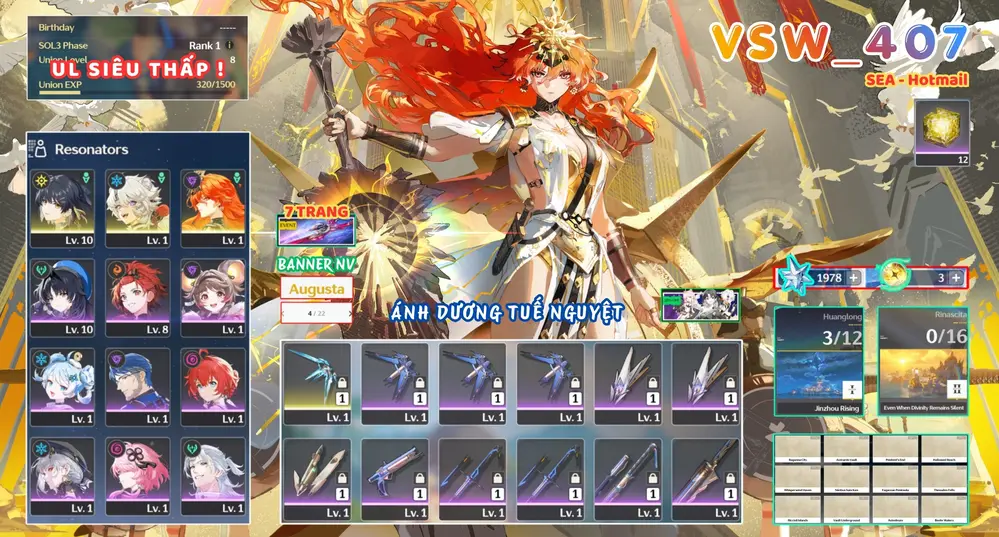Select the blue-haired man with glasses

(138, 385)
